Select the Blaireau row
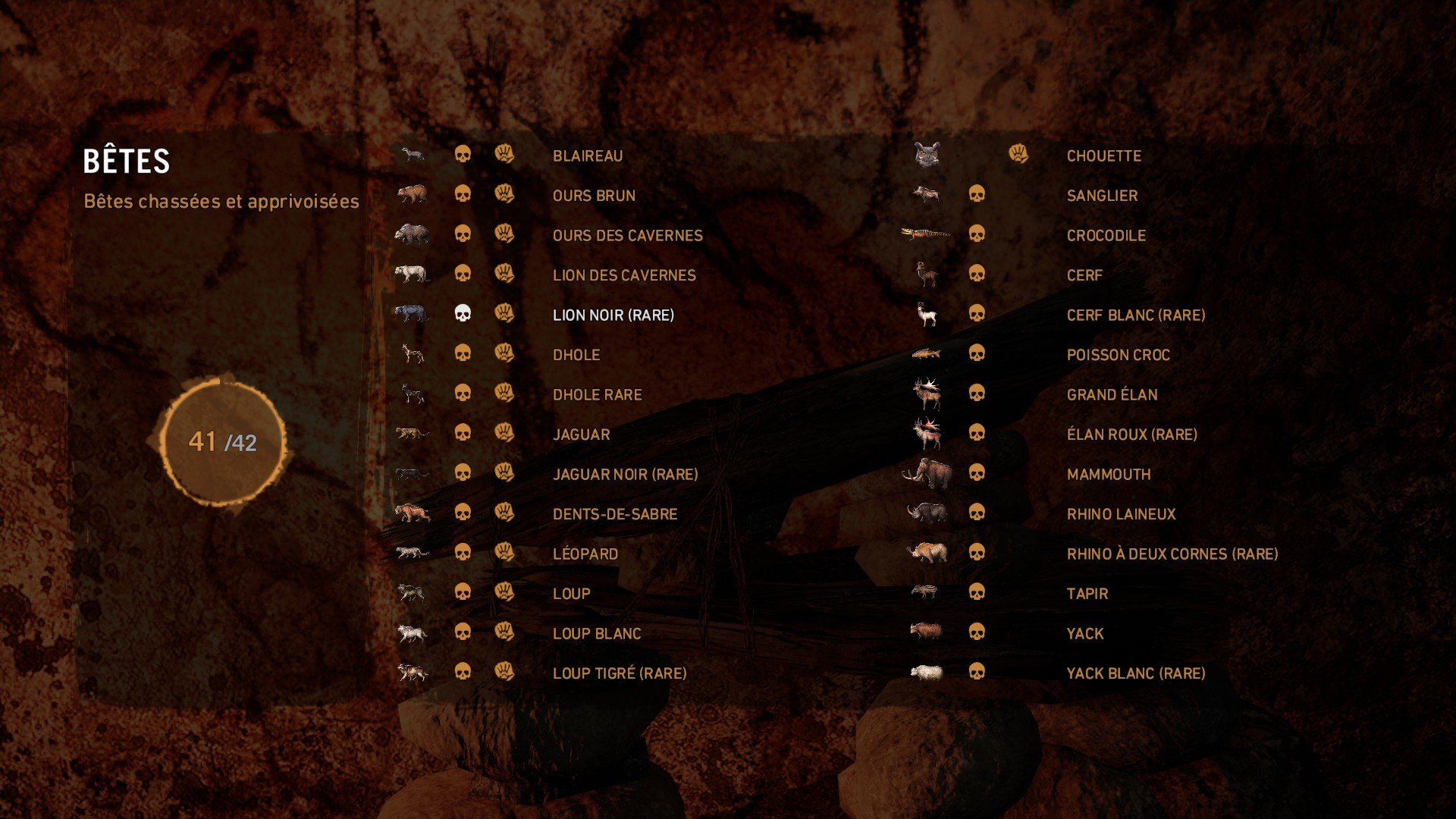1456x819 pixels. click(x=587, y=155)
